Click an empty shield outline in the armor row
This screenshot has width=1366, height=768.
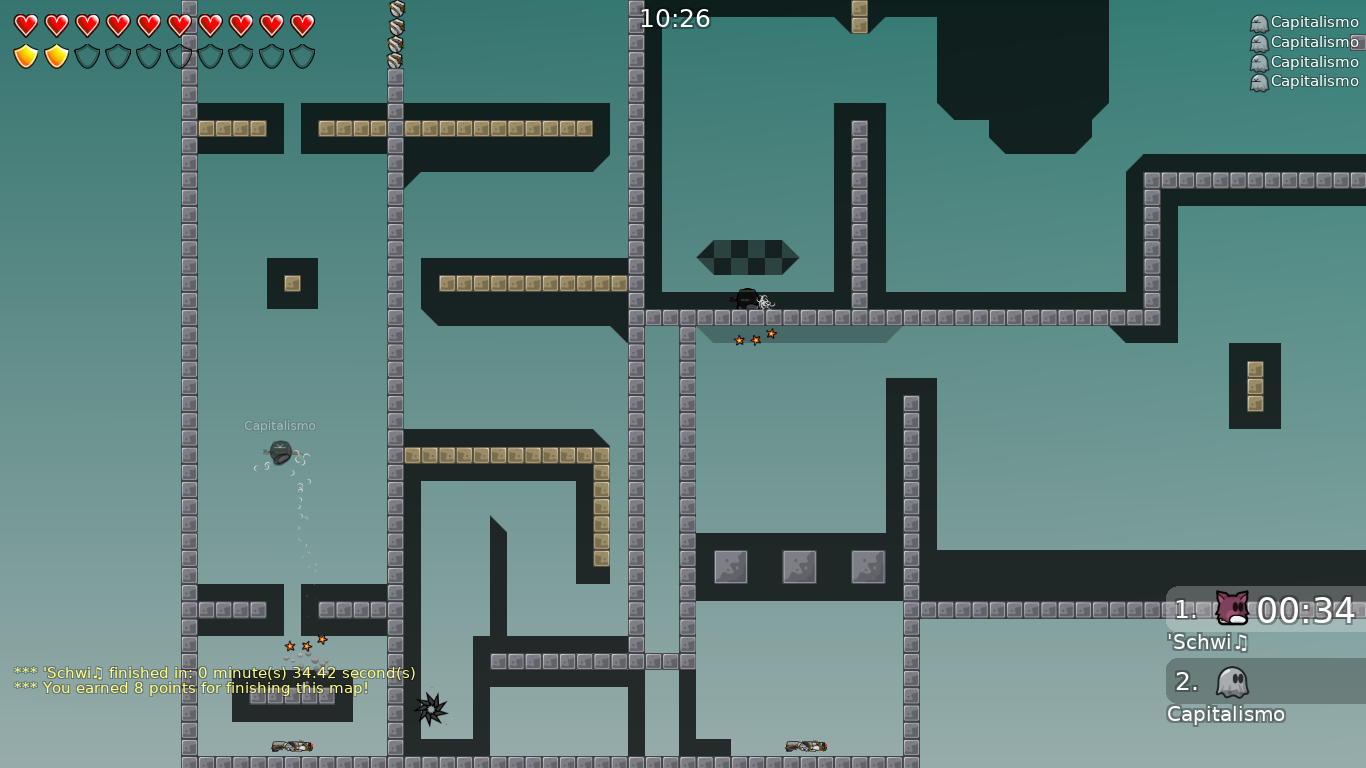pos(85,55)
